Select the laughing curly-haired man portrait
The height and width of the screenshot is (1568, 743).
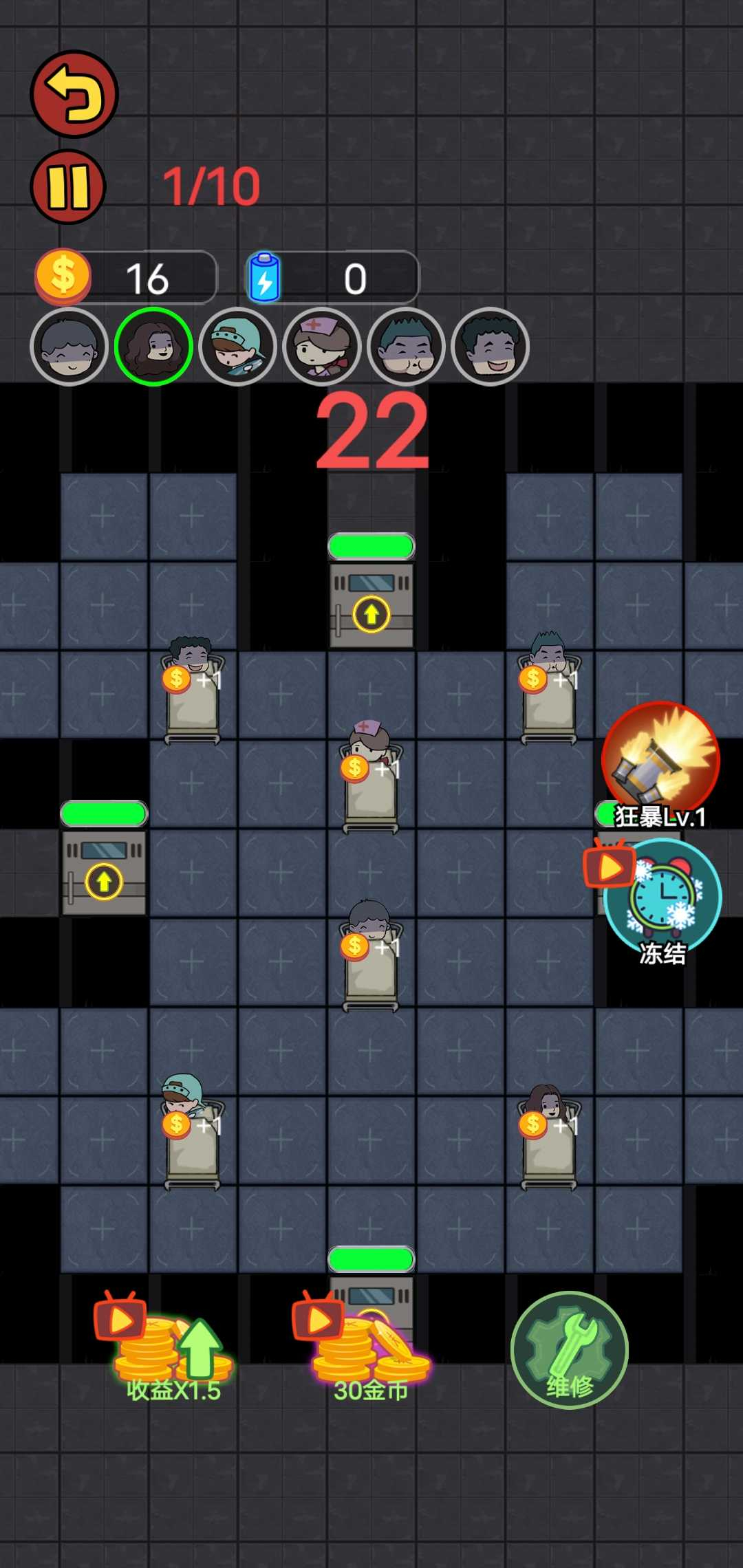[x=490, y=346]
